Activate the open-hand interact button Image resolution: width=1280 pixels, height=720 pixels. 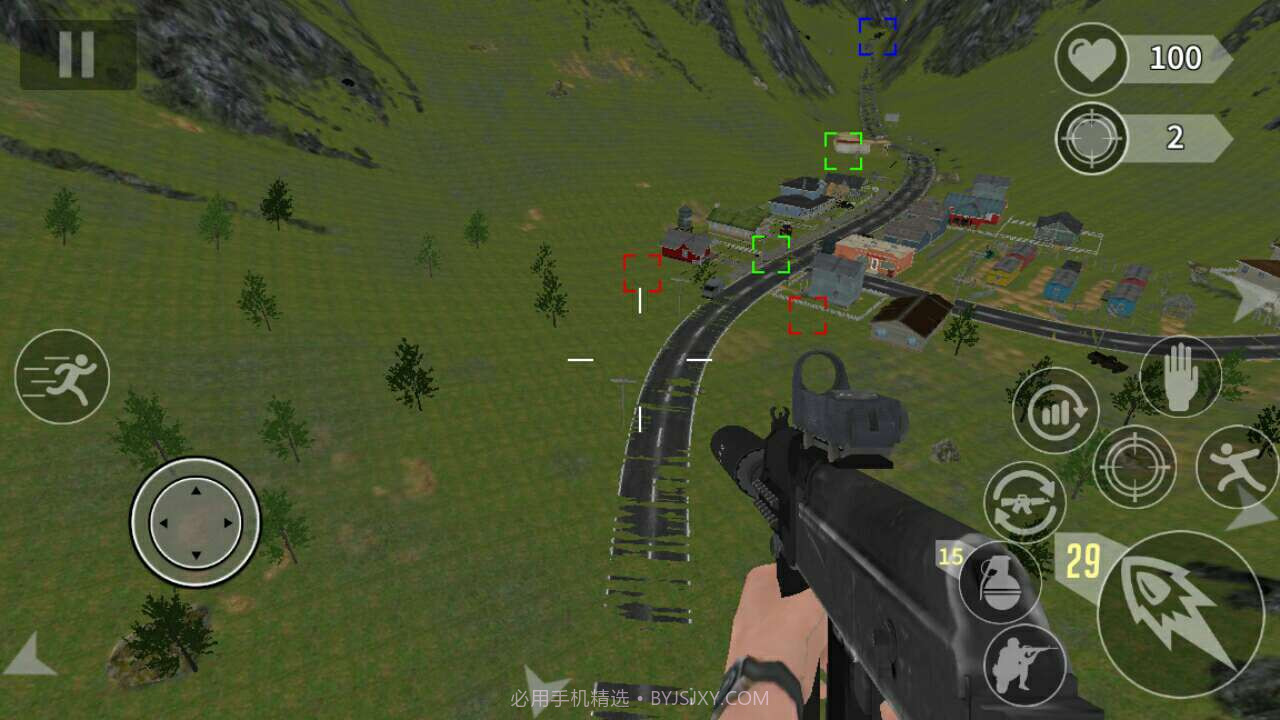(1181, 377)
